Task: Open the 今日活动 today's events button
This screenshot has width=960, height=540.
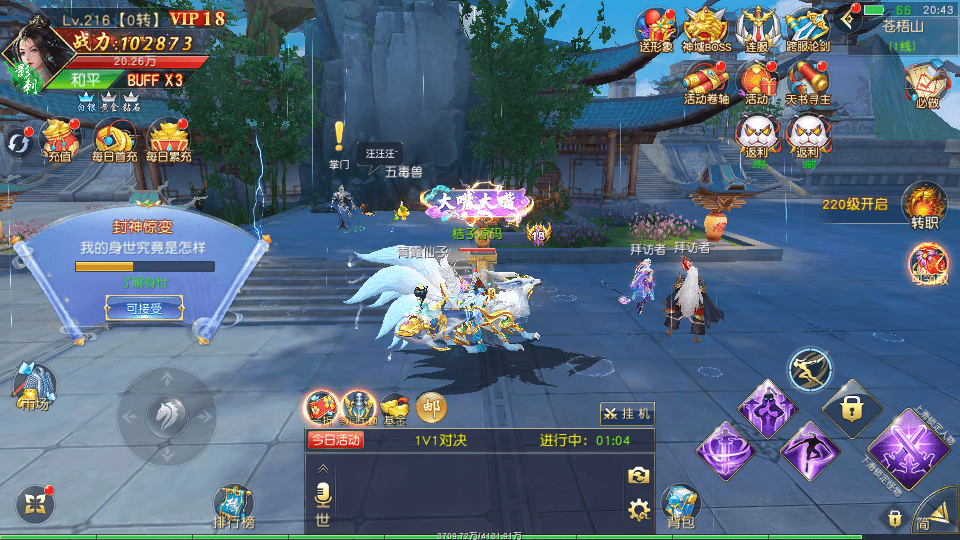Action: point(335,440)
